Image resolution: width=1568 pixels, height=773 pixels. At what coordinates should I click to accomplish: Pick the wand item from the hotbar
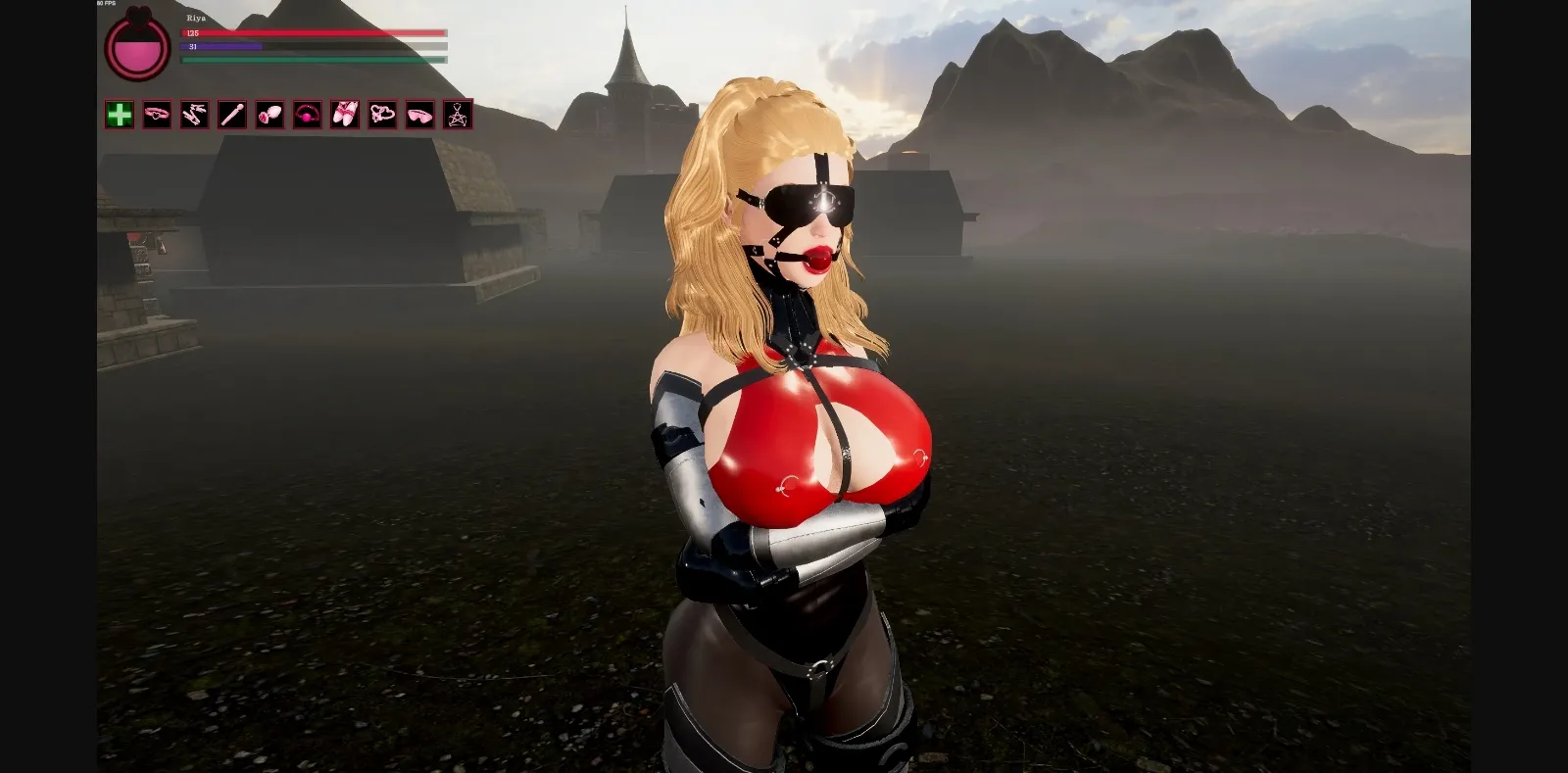click(x=231, y=116)
